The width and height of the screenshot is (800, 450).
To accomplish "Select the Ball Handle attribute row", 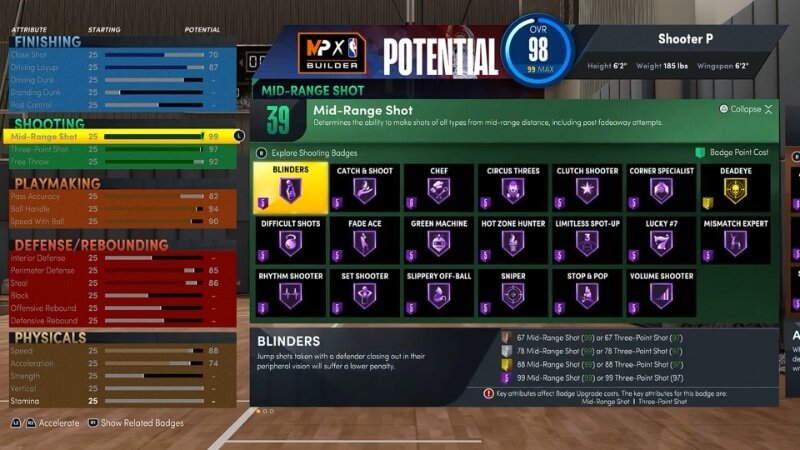I will tap(120, 209).
